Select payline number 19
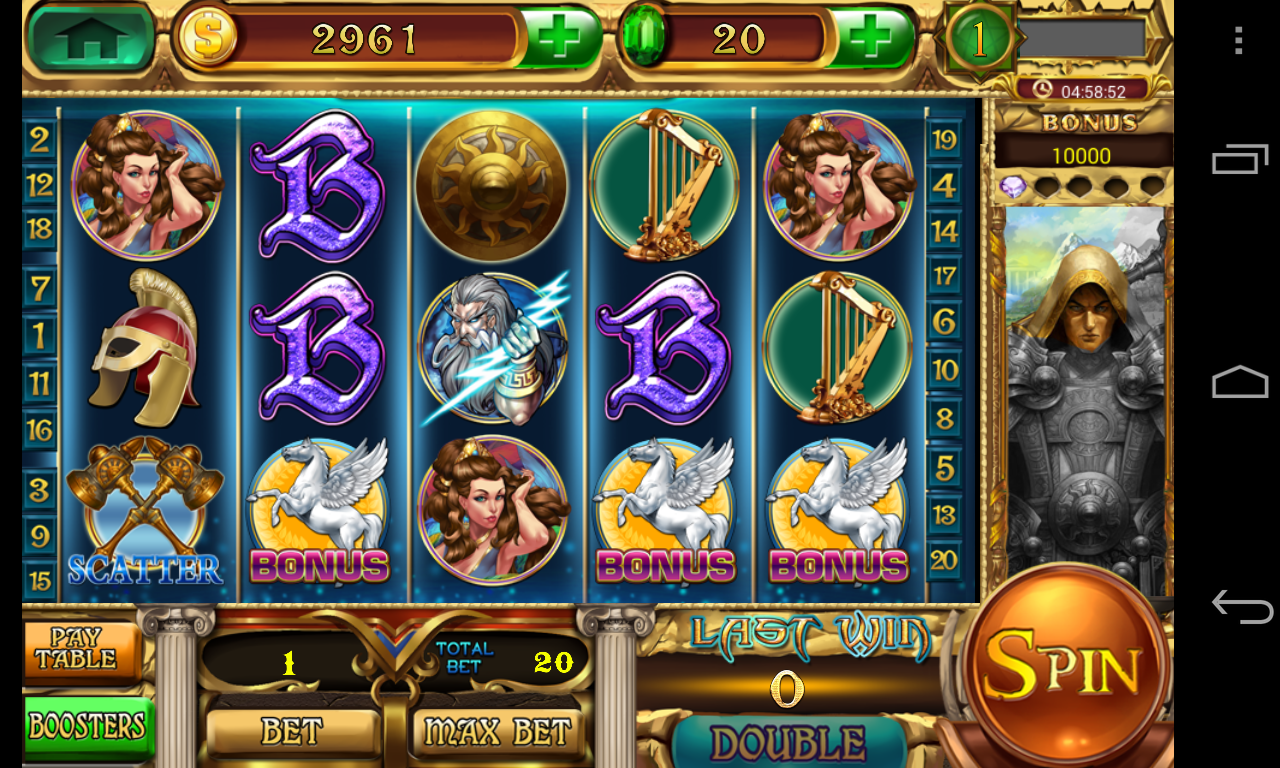Screen dimensions: 1280x768 pos(944,139)
